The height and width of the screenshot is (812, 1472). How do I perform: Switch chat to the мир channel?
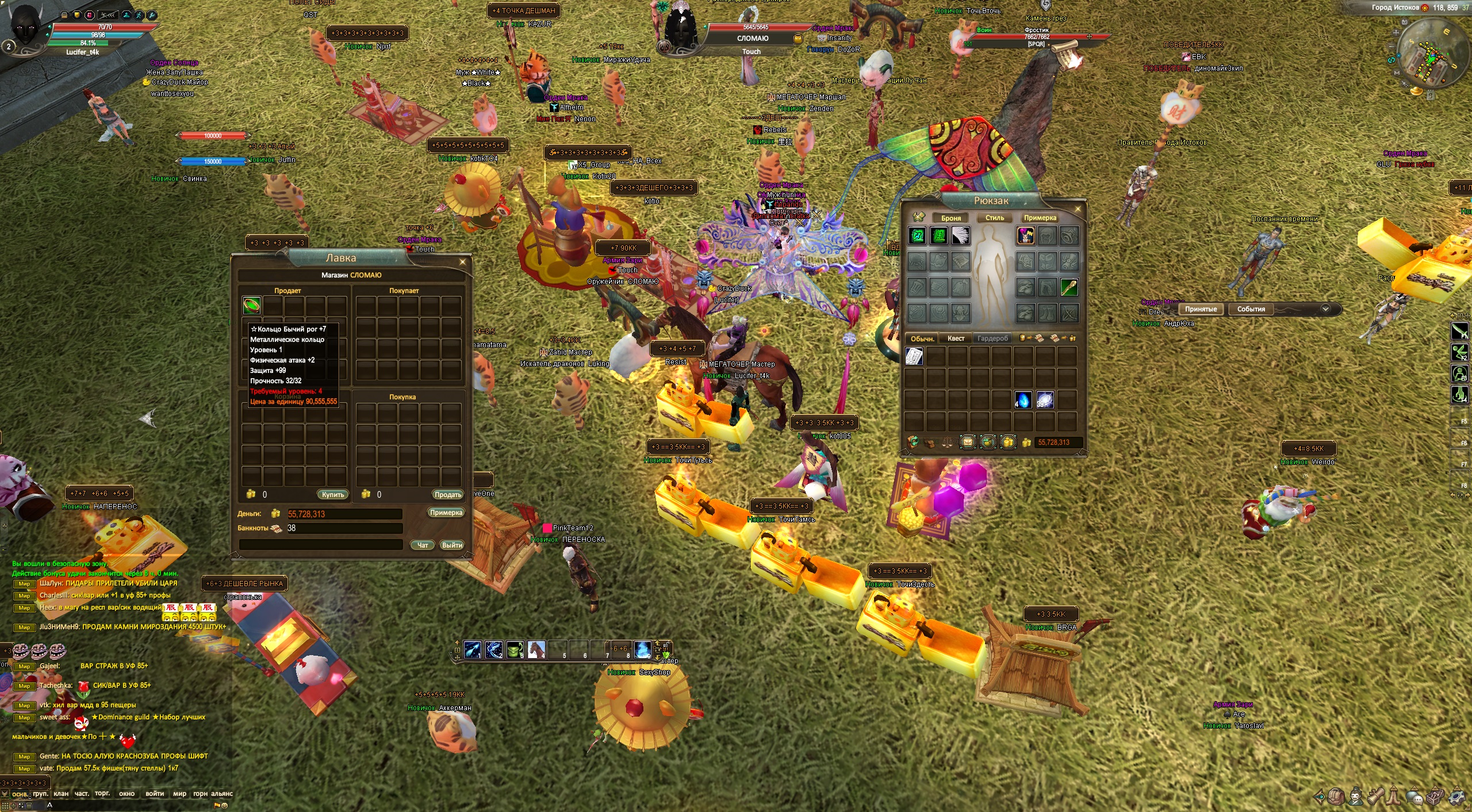(179, 794)
